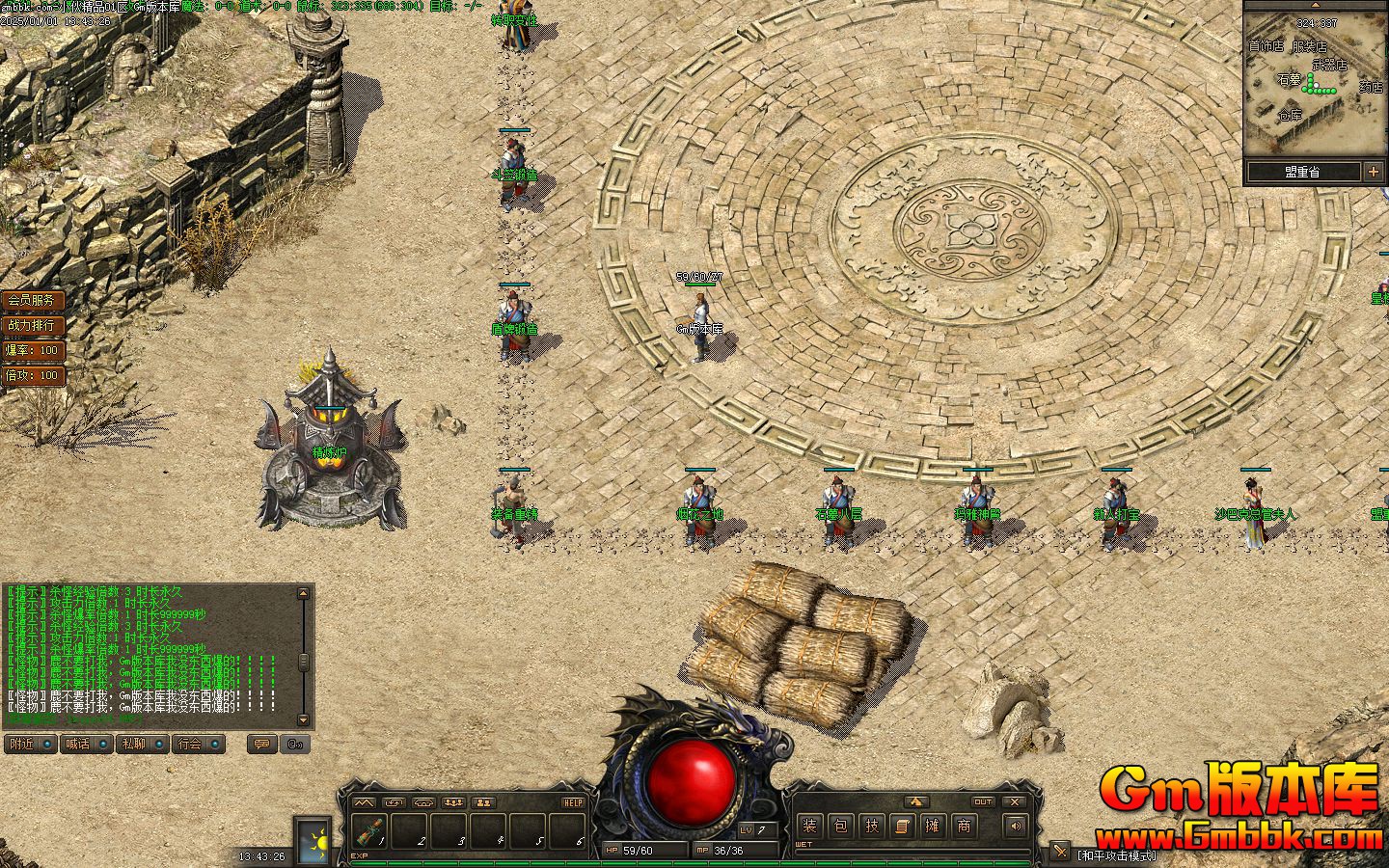Screen dimensions: 1389x868
Task: Select the 喊话 shout channel
Action: click(85, 744)
